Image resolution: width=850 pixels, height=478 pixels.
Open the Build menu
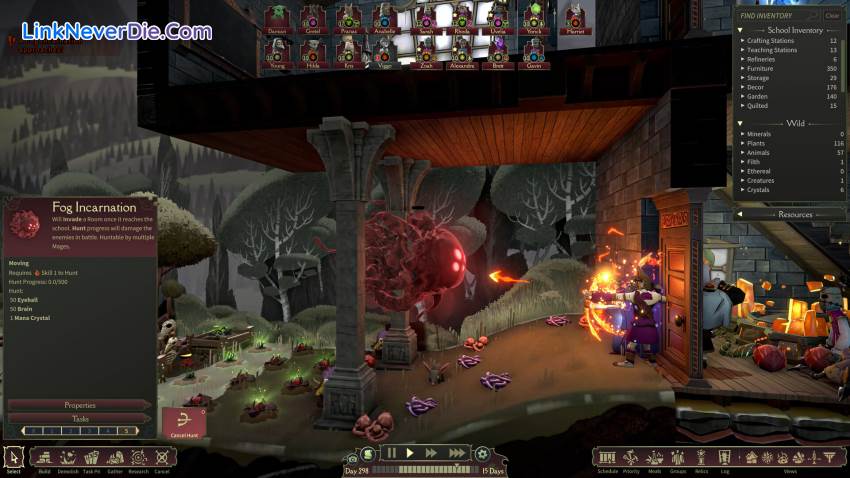[x=43, y=458]
